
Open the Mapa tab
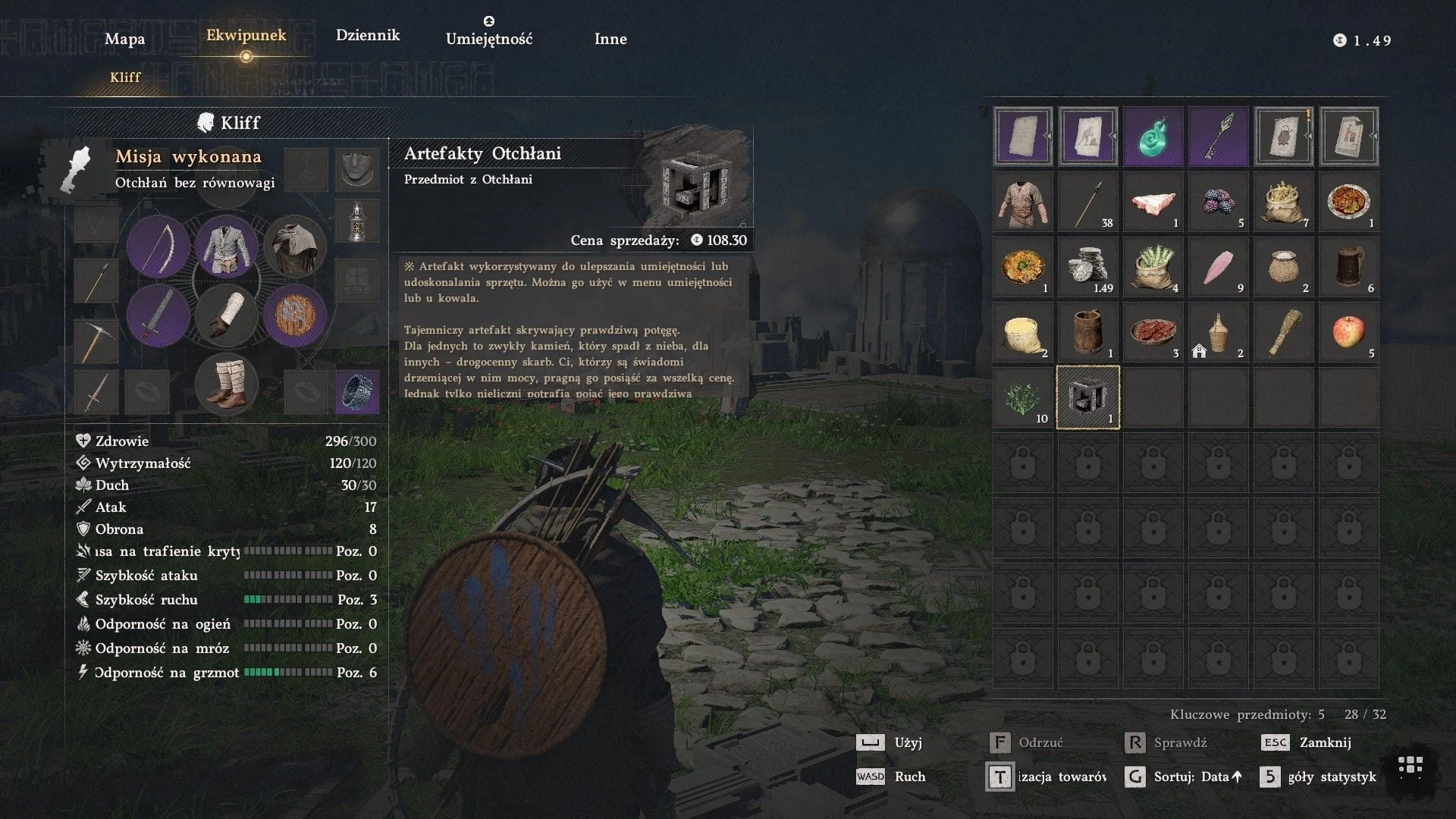[124, 39]
